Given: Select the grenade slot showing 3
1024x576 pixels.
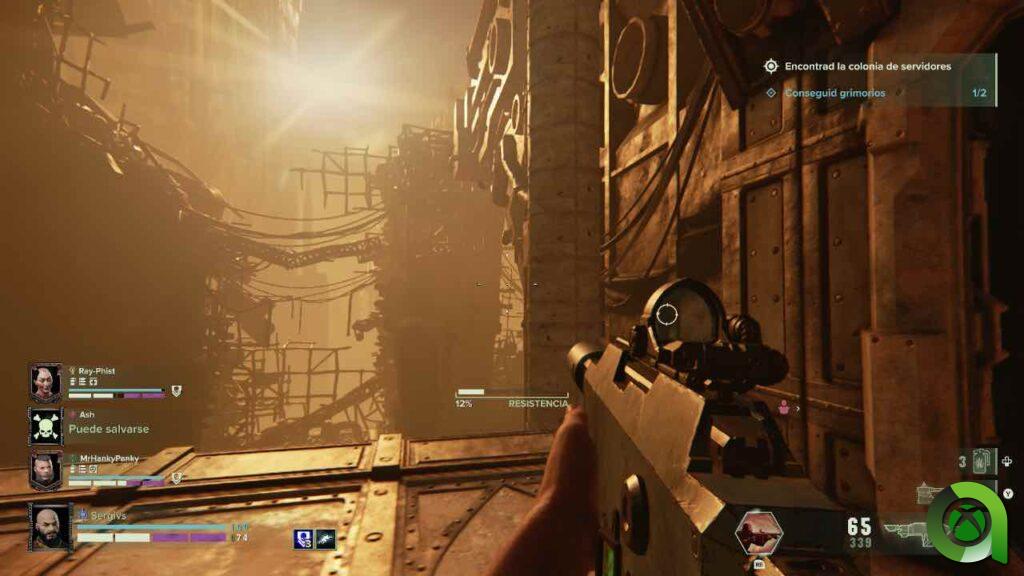Looking at the screenshot, I should click(982, 461).
